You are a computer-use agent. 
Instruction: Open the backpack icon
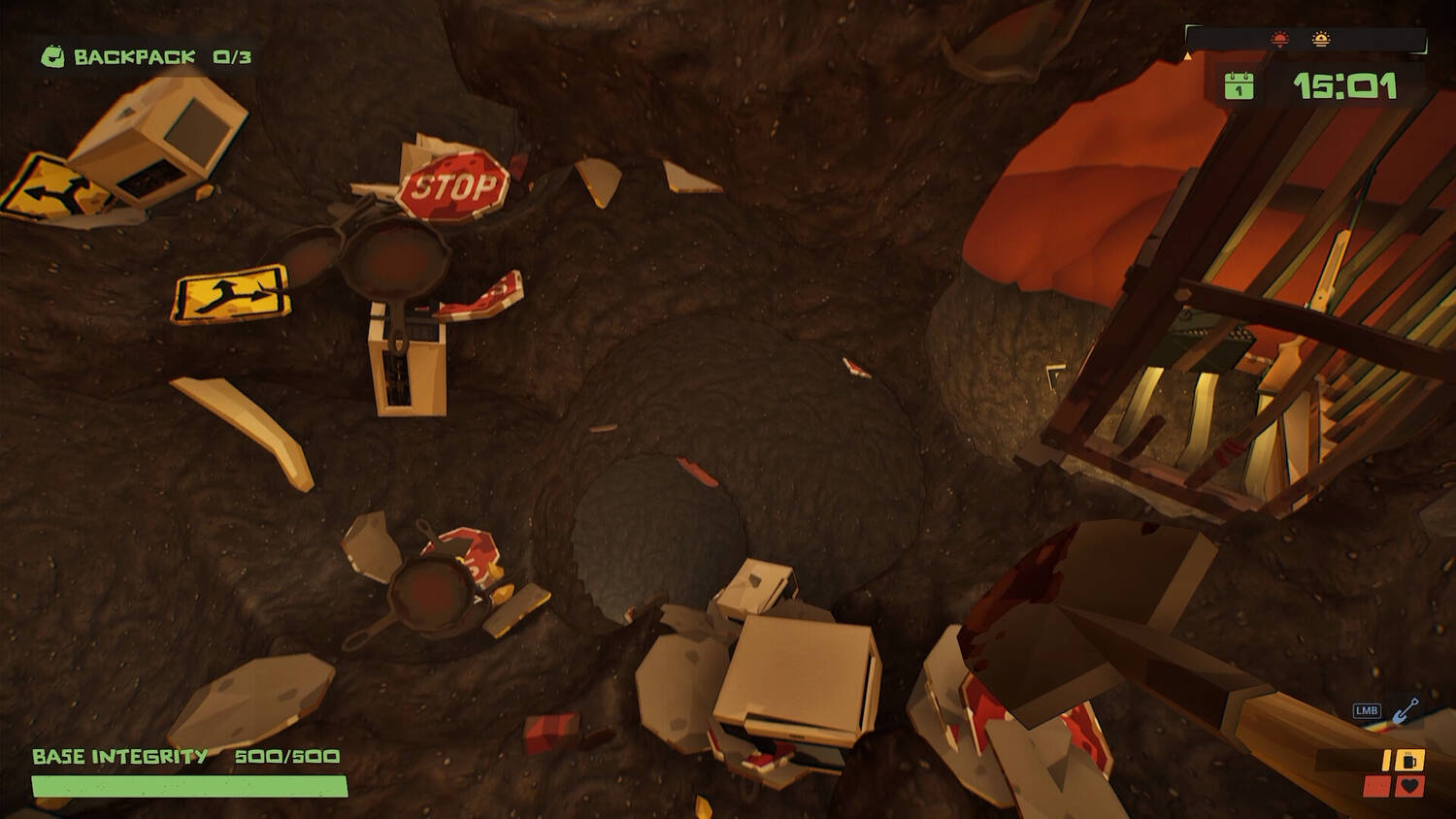coord(52,57)
